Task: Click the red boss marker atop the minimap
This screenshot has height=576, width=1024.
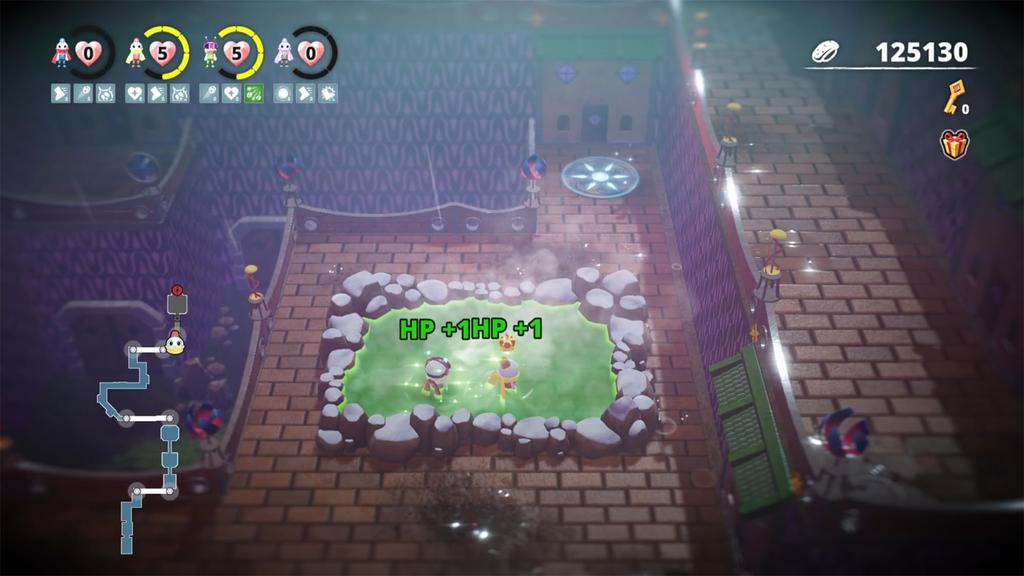Action: click(178, 291)
